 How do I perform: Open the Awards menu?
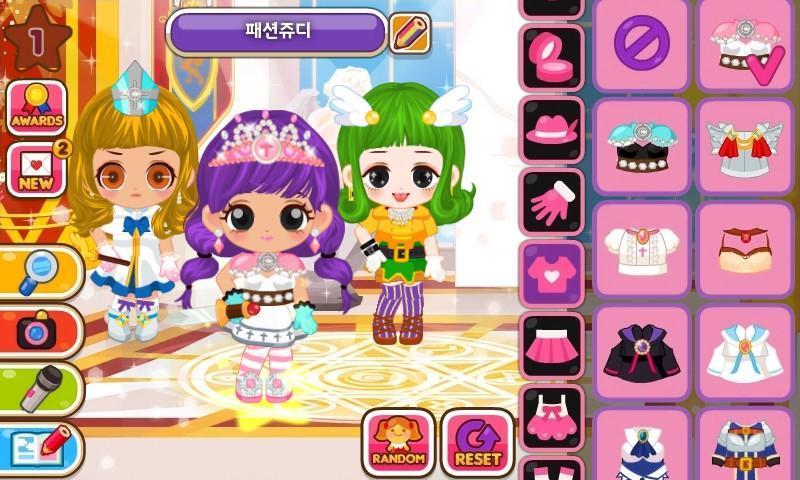(37, 107)
